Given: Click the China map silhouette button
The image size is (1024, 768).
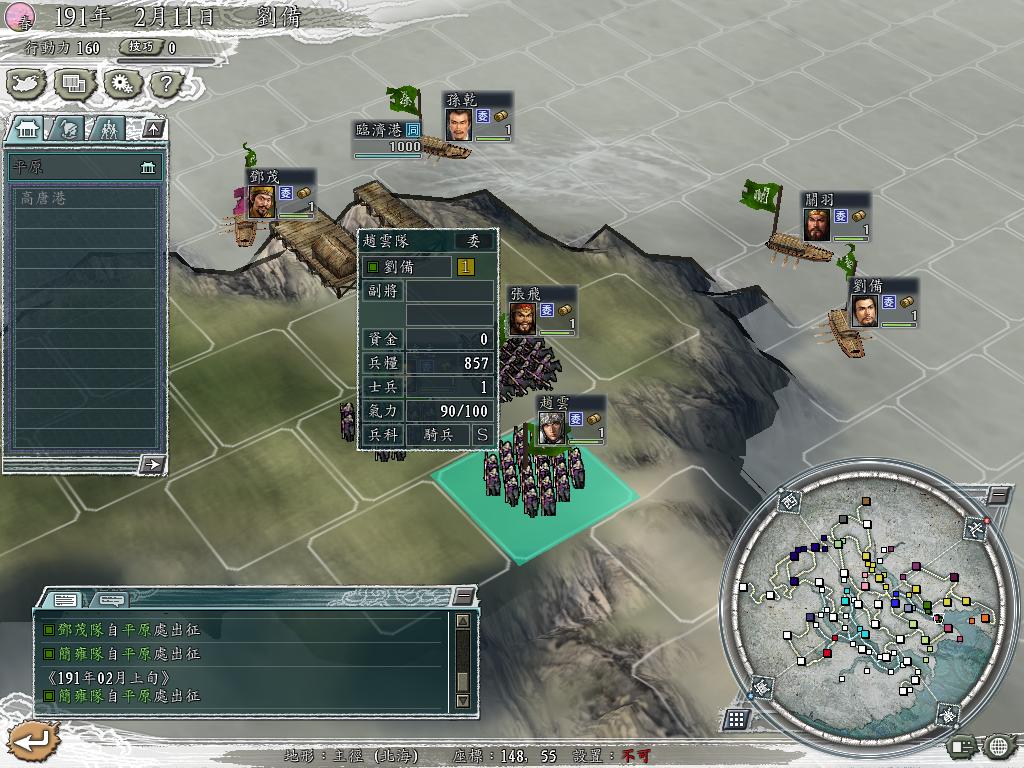Looking at the screenshot, I should [x=27, y=84].
